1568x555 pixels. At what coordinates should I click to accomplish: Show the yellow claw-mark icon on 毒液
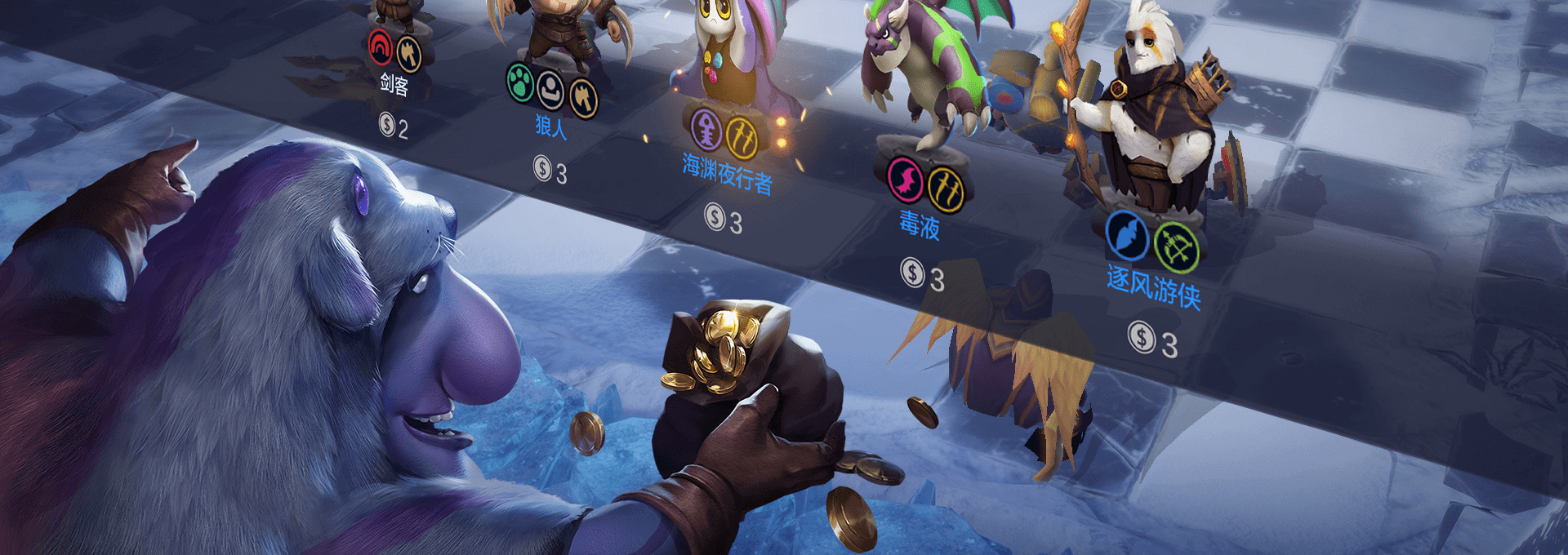(x=946, y=189)
